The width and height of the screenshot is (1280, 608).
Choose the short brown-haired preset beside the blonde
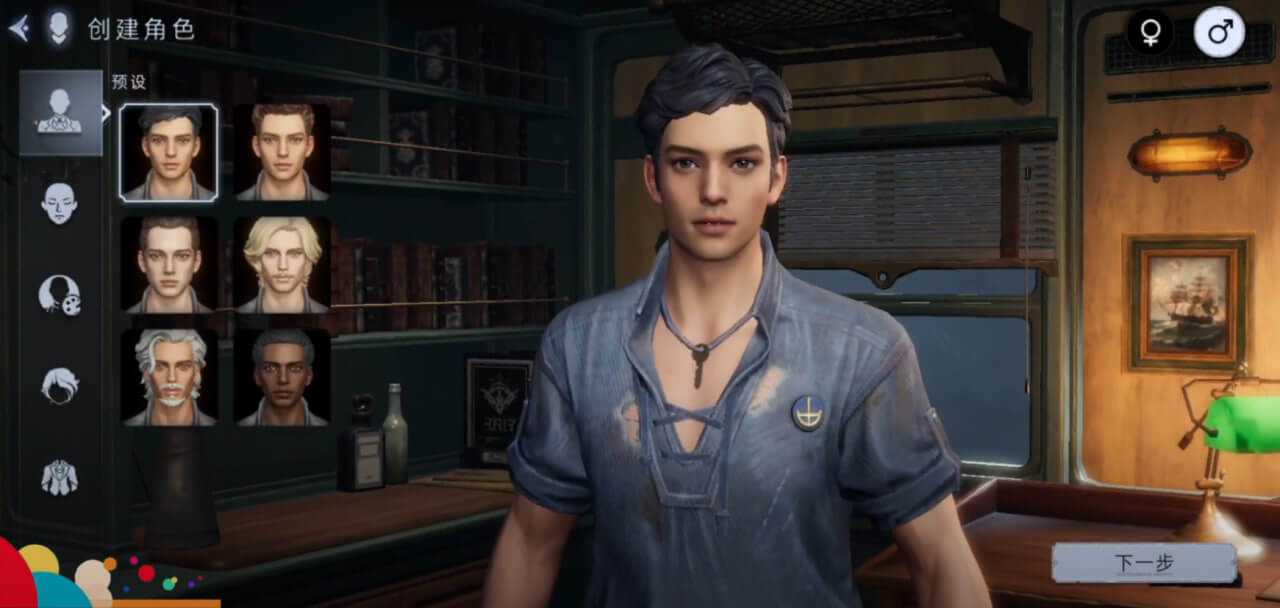[169, 265]
